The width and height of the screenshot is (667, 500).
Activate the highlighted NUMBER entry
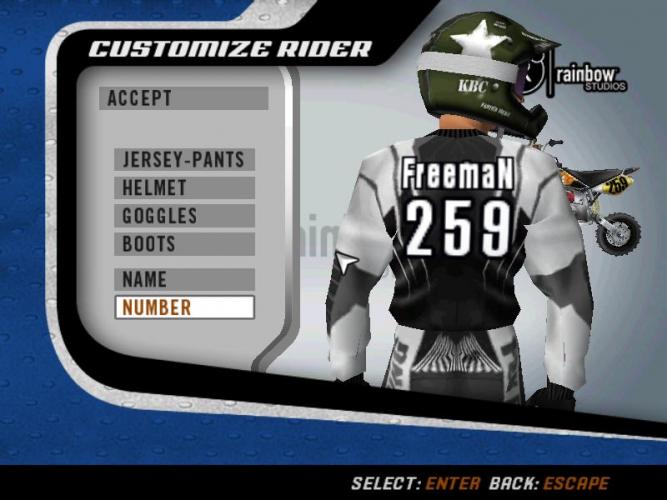pos(184,307)
